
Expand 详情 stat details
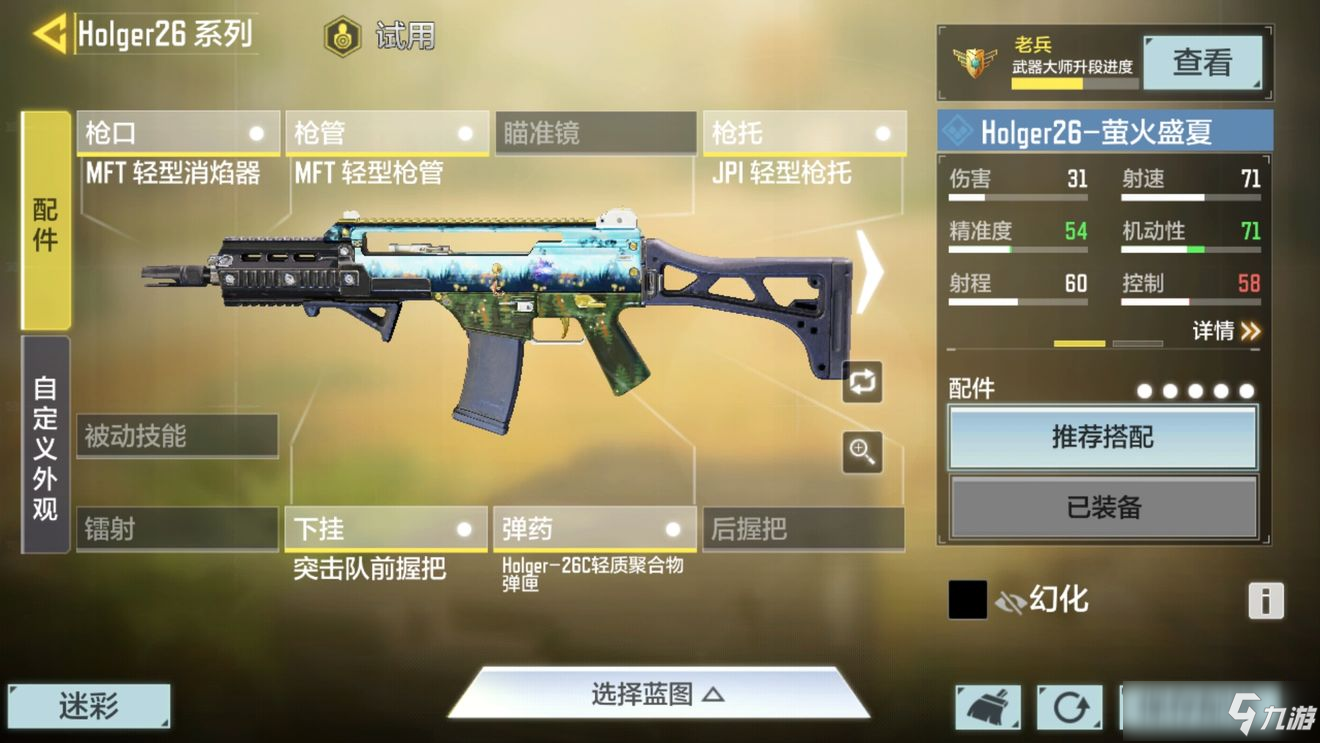[x=1226, y=331]
